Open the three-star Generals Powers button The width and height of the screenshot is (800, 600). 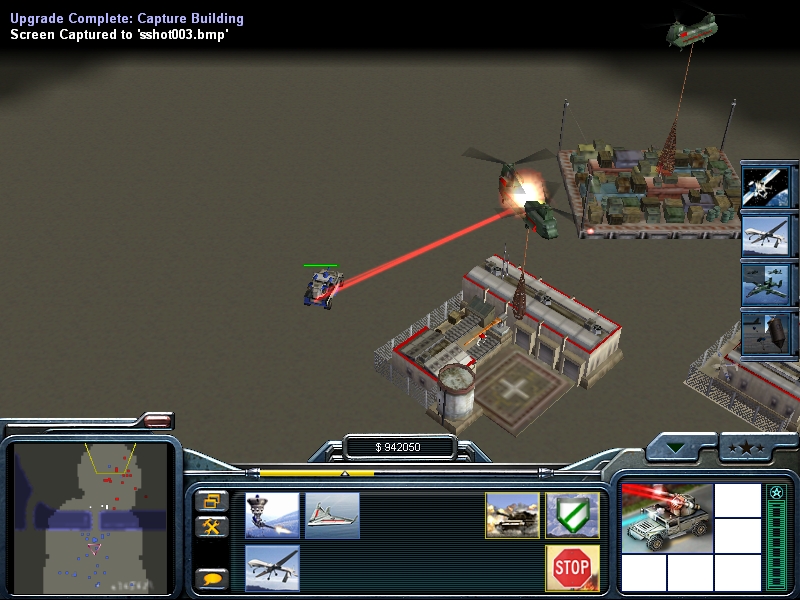point(748,447)
